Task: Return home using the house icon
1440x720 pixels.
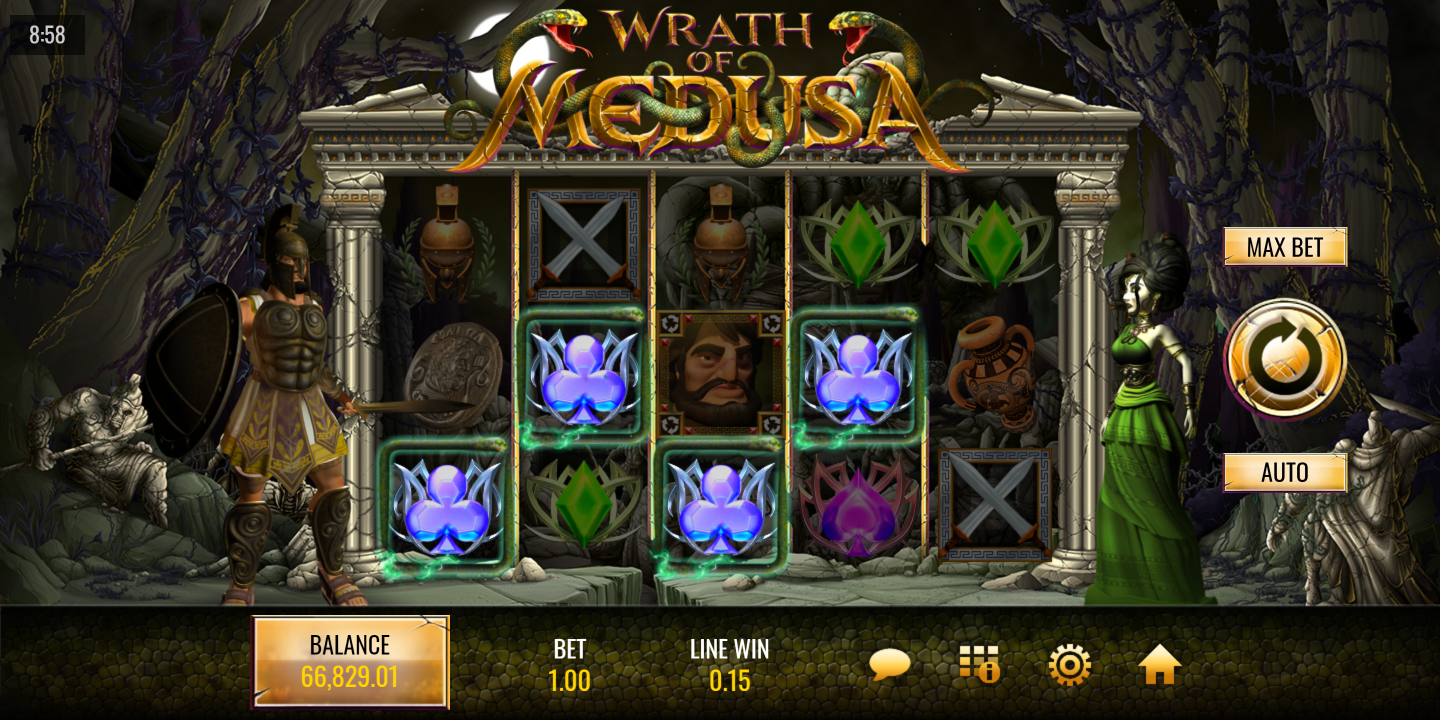Action: [x=1159, y=664]
